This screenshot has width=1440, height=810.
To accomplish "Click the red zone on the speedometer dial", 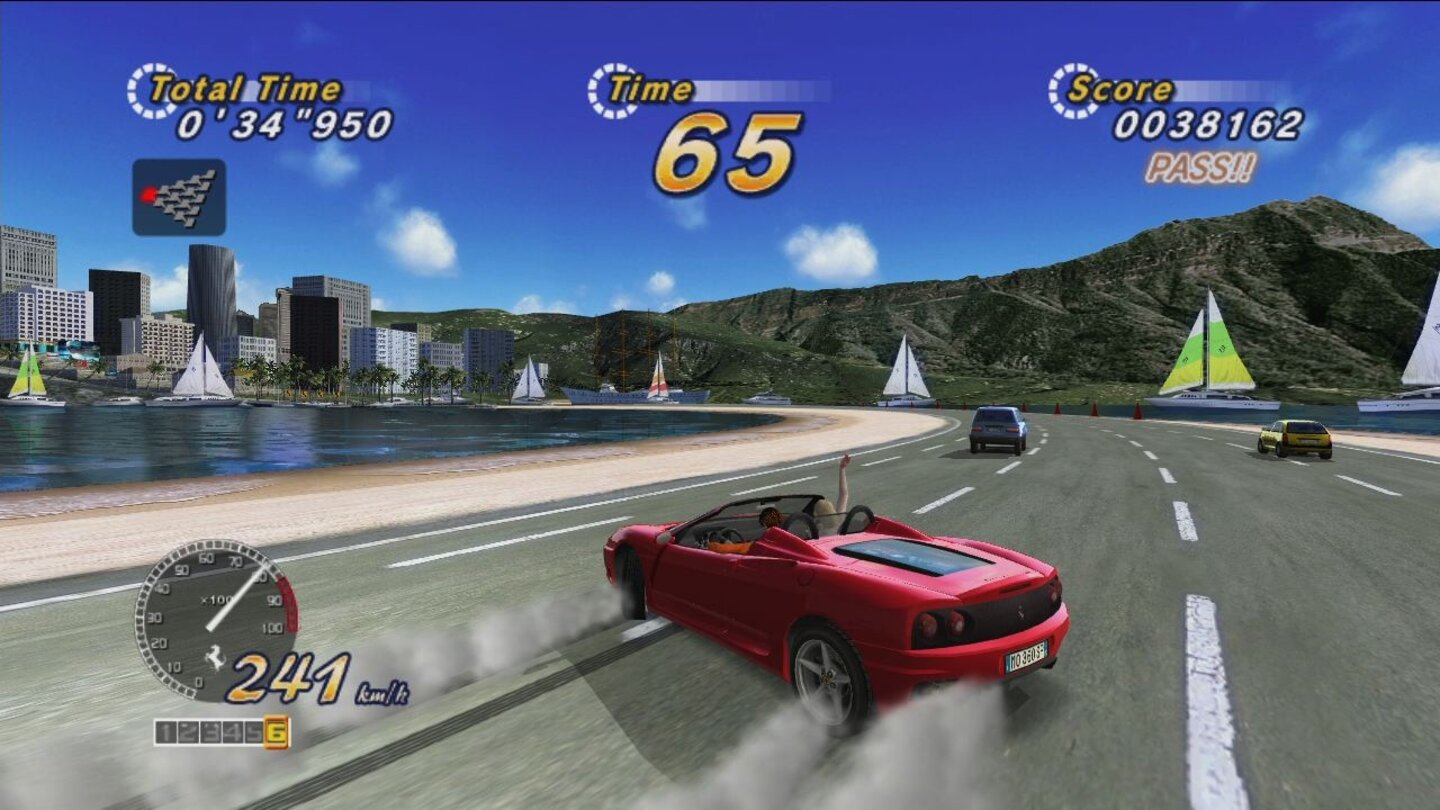I will tap(290, 605).
